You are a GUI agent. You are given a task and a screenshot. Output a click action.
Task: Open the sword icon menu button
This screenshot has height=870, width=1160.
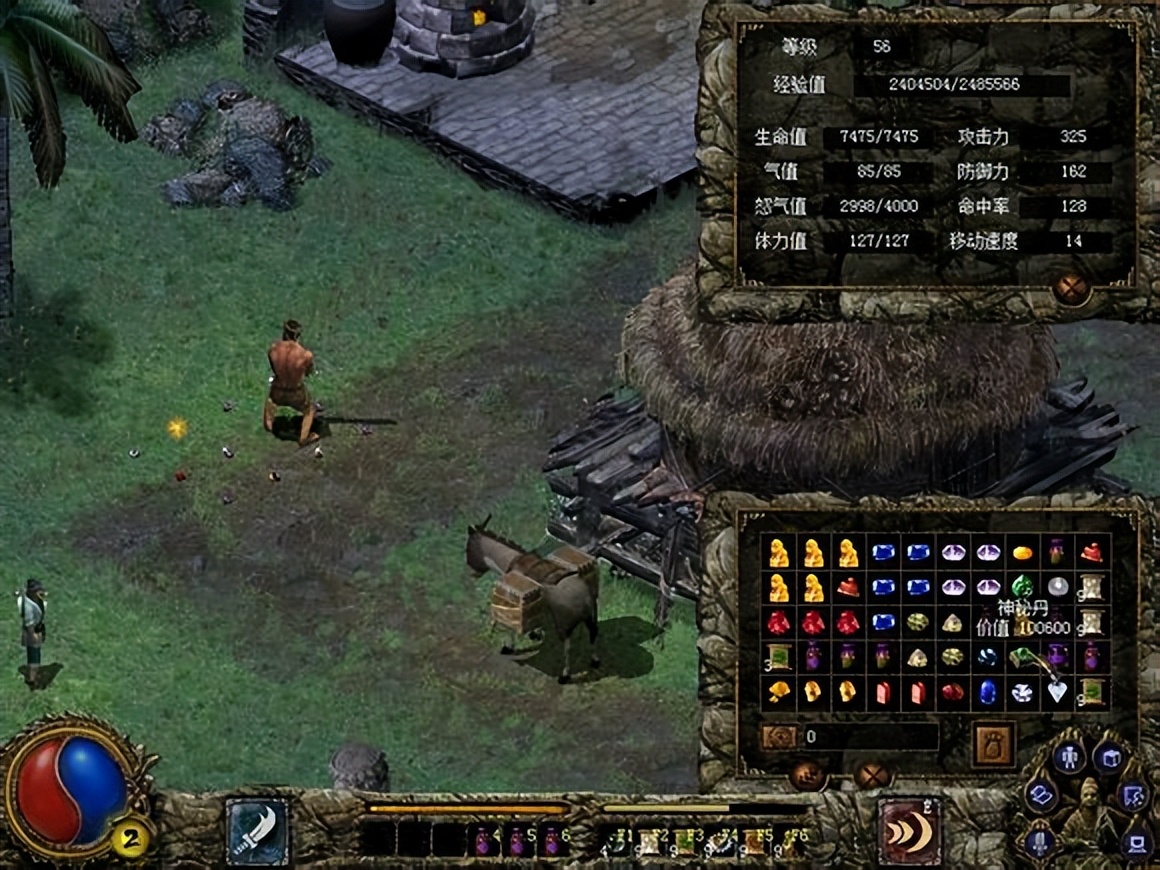point(1040,840)
